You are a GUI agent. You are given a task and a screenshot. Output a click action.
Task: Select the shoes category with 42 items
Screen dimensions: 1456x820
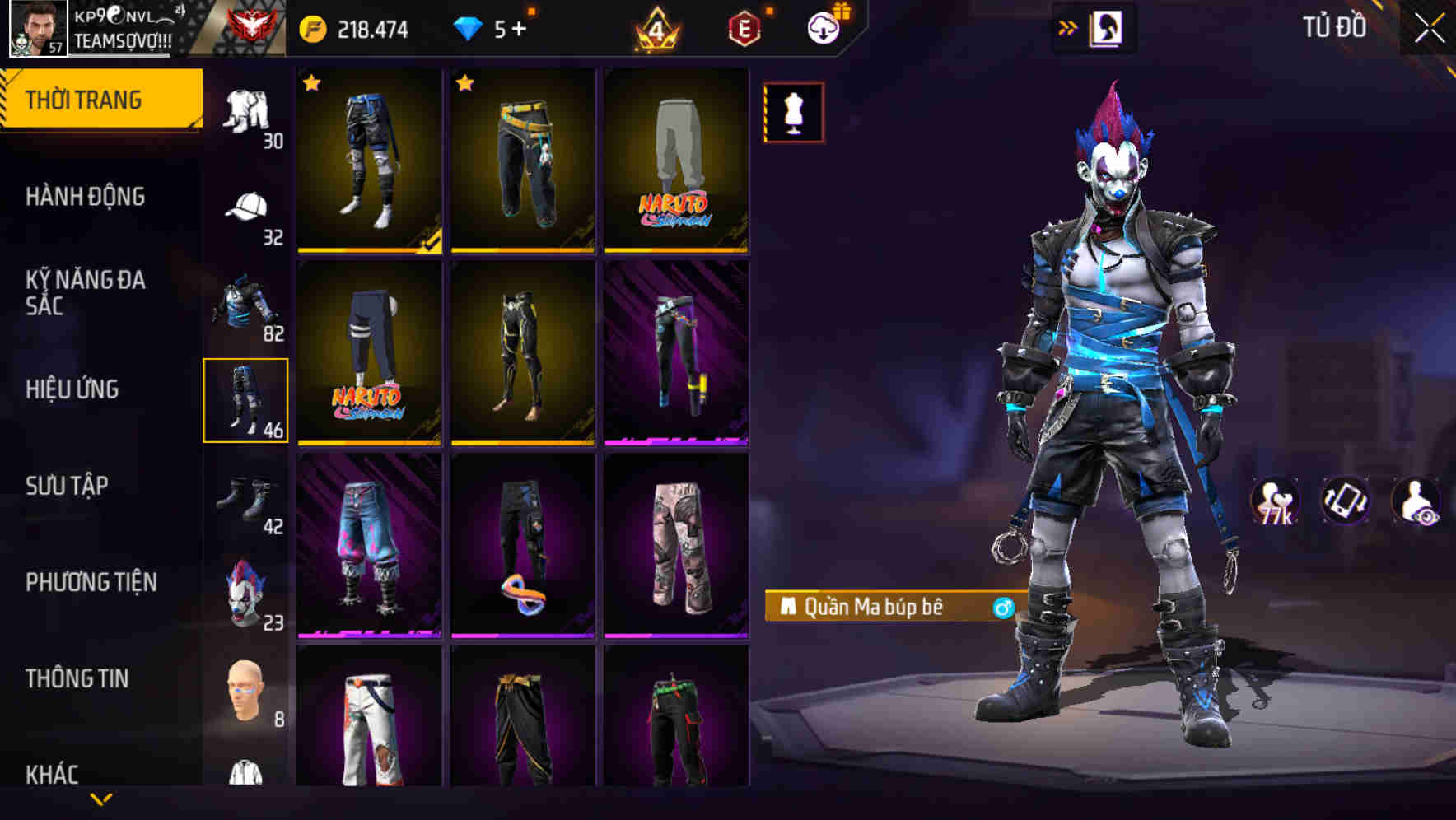(243, 500)
